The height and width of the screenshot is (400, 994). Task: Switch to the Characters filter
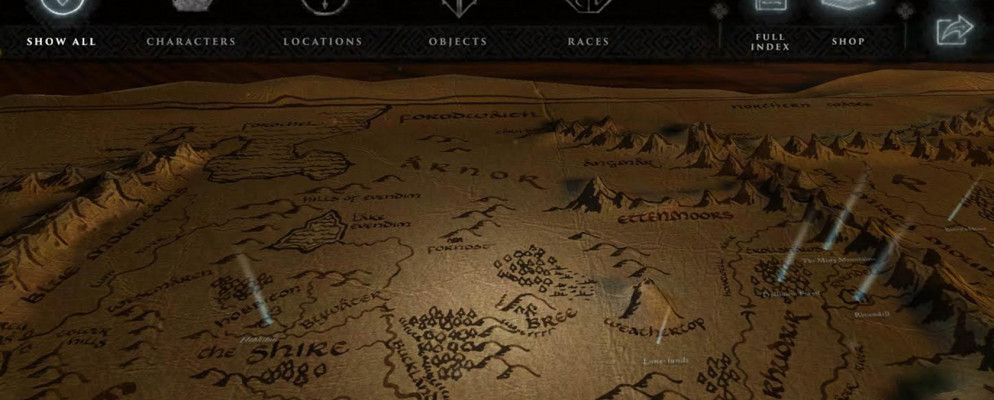191,41
